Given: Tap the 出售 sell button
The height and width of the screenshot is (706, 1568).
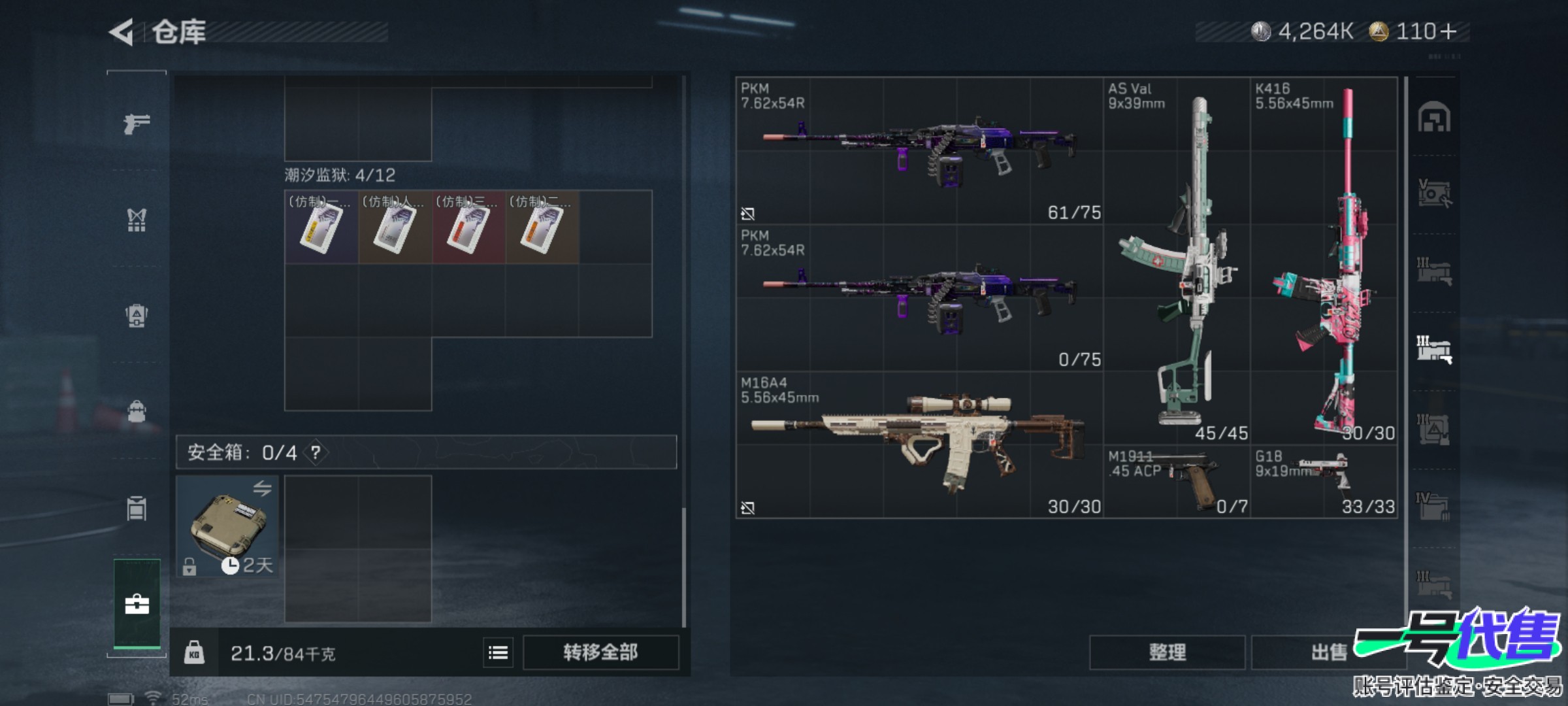Looking at the screenshot, I should (1328, 652).
